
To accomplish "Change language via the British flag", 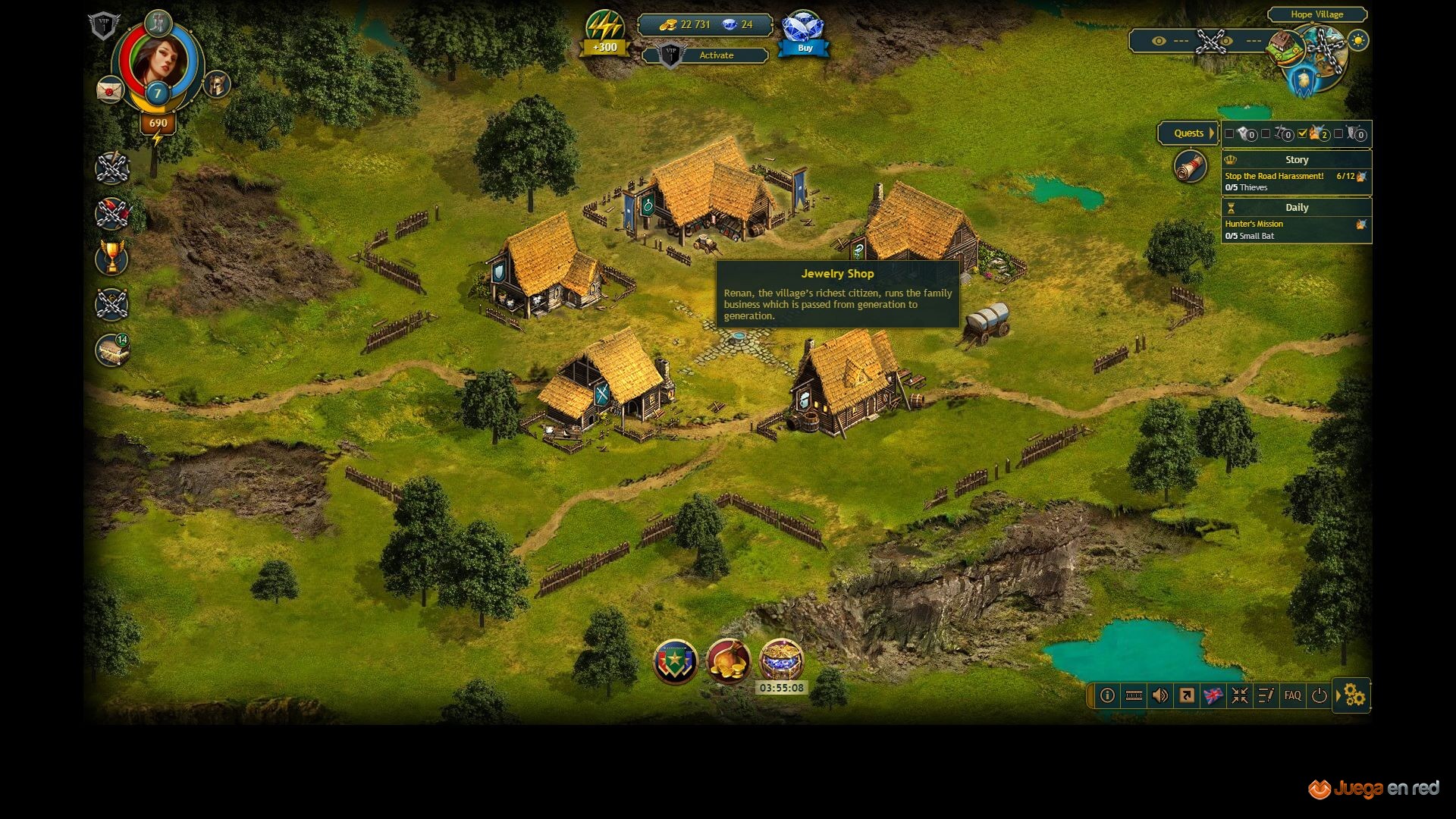I will click(1213, 695).
